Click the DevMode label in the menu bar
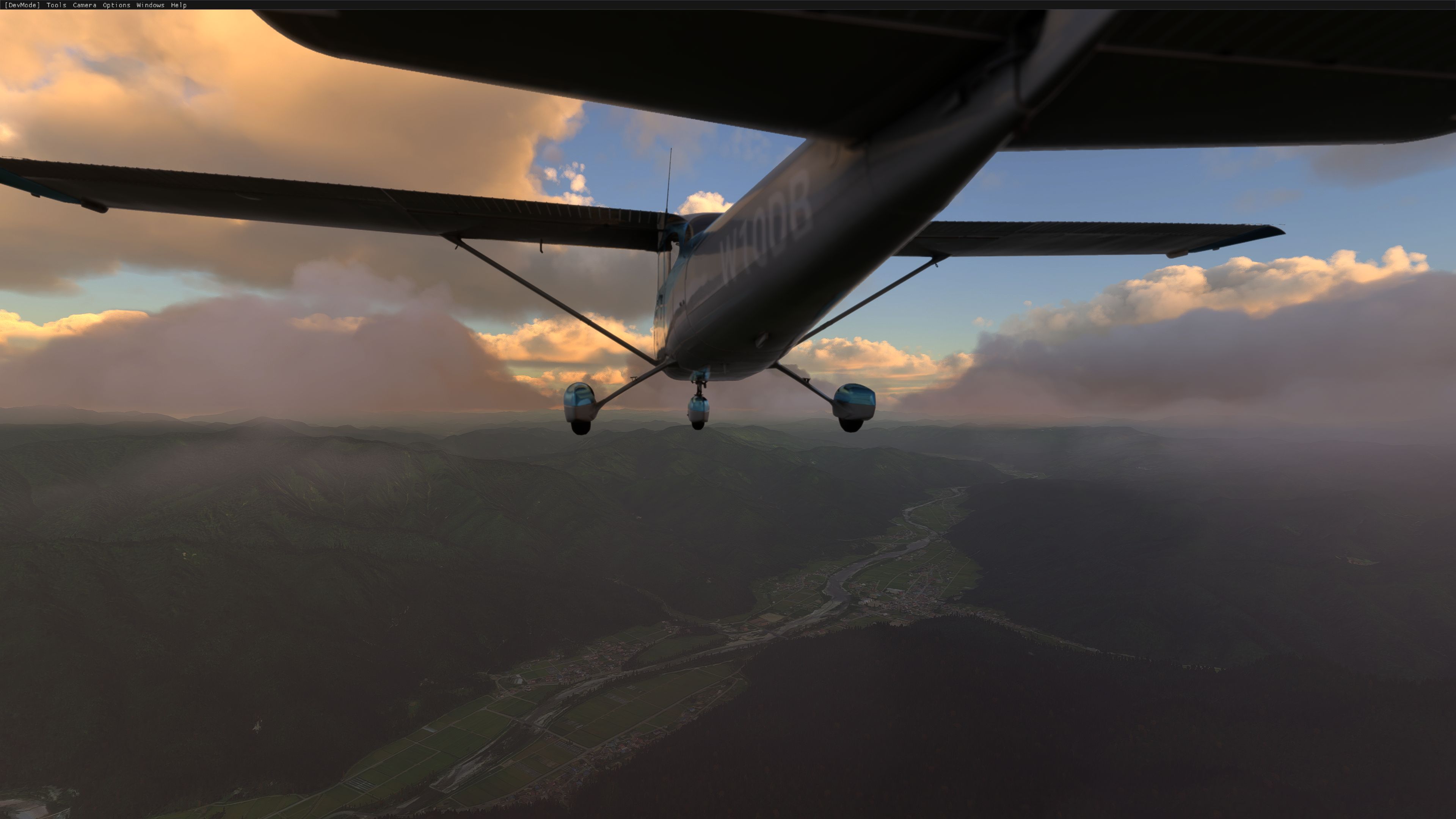 pyautogui.click(x=22, y=5)
